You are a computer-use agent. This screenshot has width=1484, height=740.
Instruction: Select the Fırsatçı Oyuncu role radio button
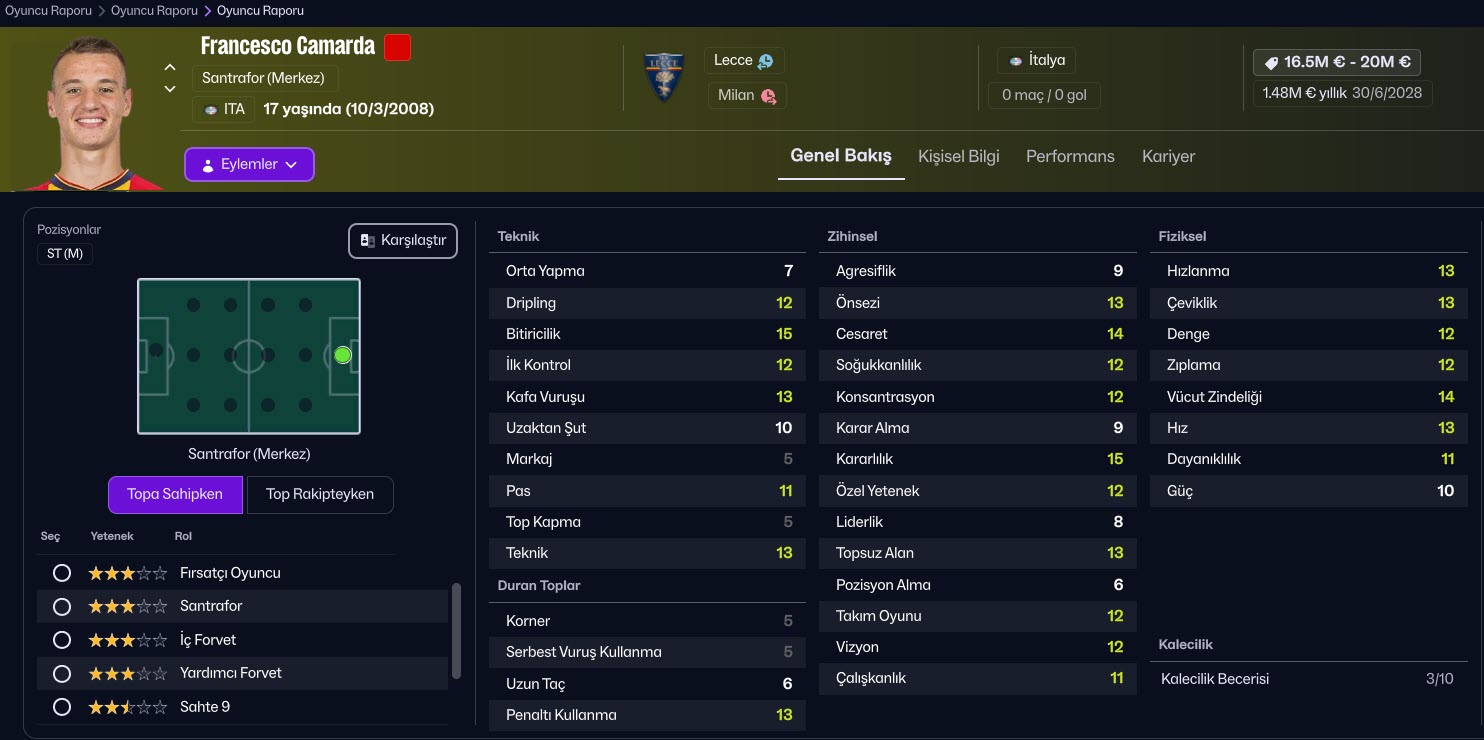(62, 573)
